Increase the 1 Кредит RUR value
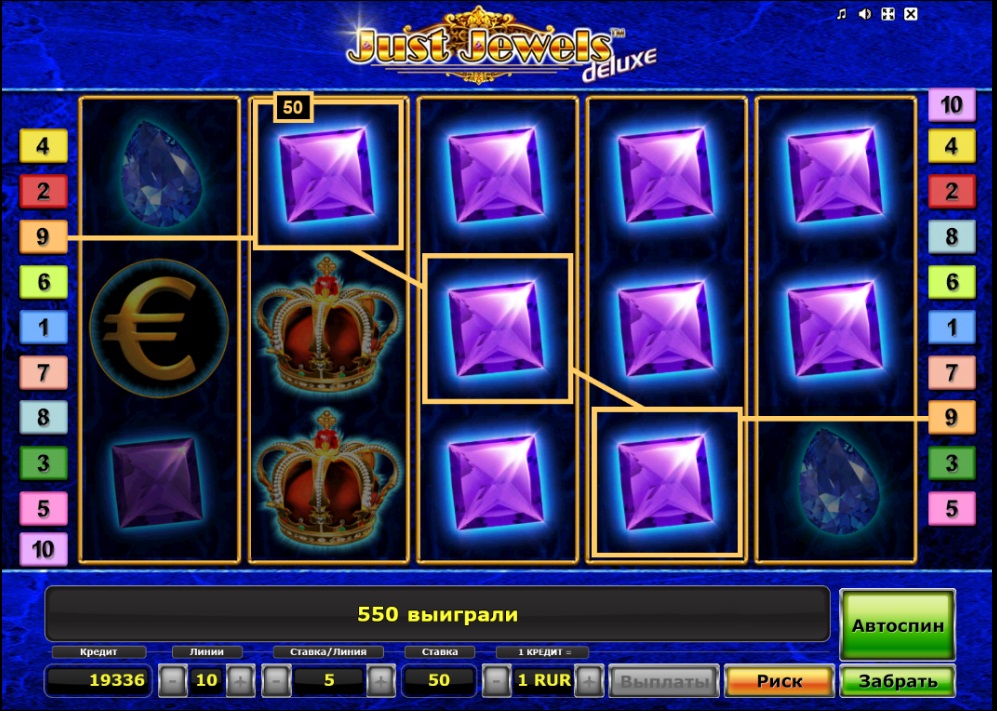The width and height of the screenshot is (997, 711). 590,681
